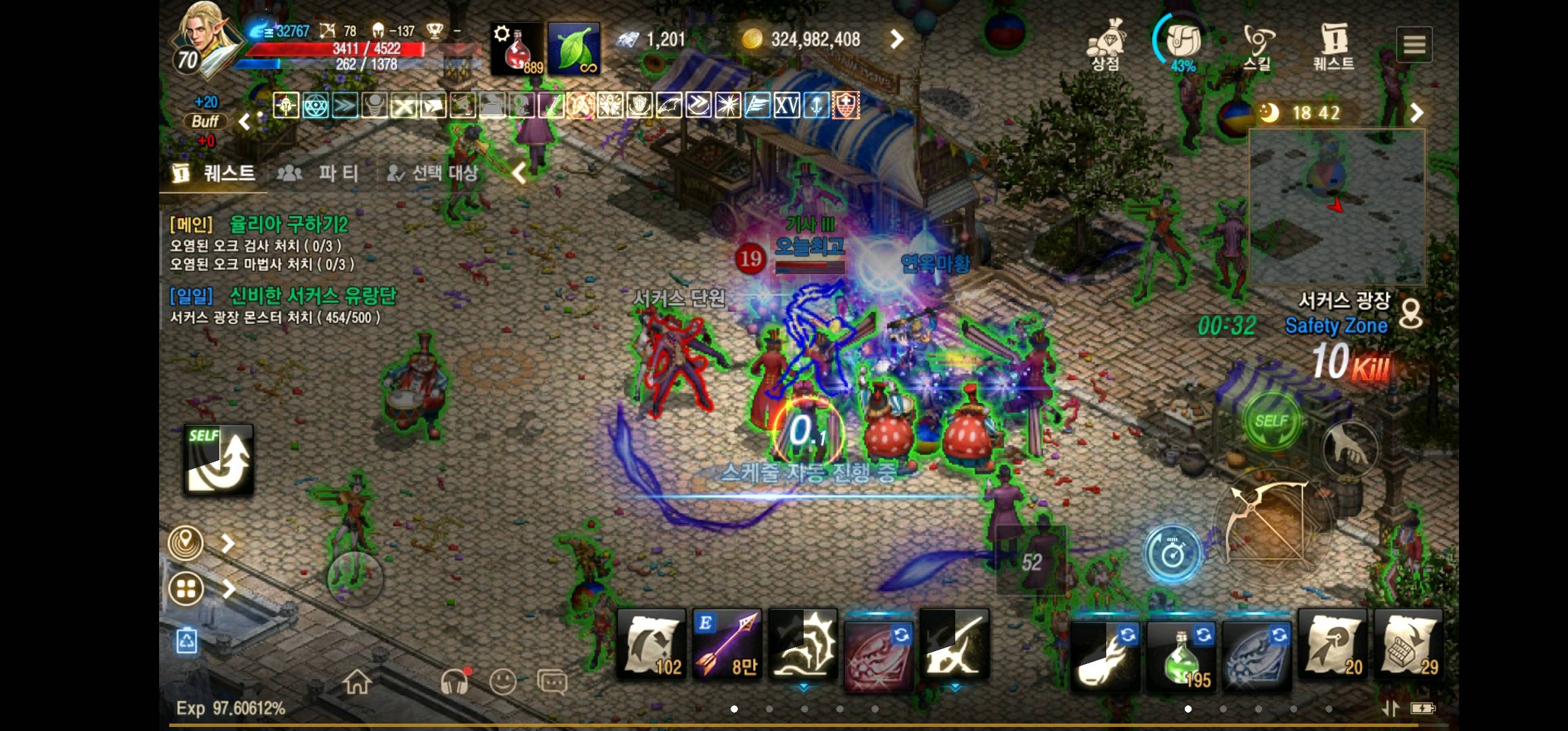The width and height of the screenshot is (1568, 731).
Task: Open the 스킬 skills panel
Action: 1259,41
